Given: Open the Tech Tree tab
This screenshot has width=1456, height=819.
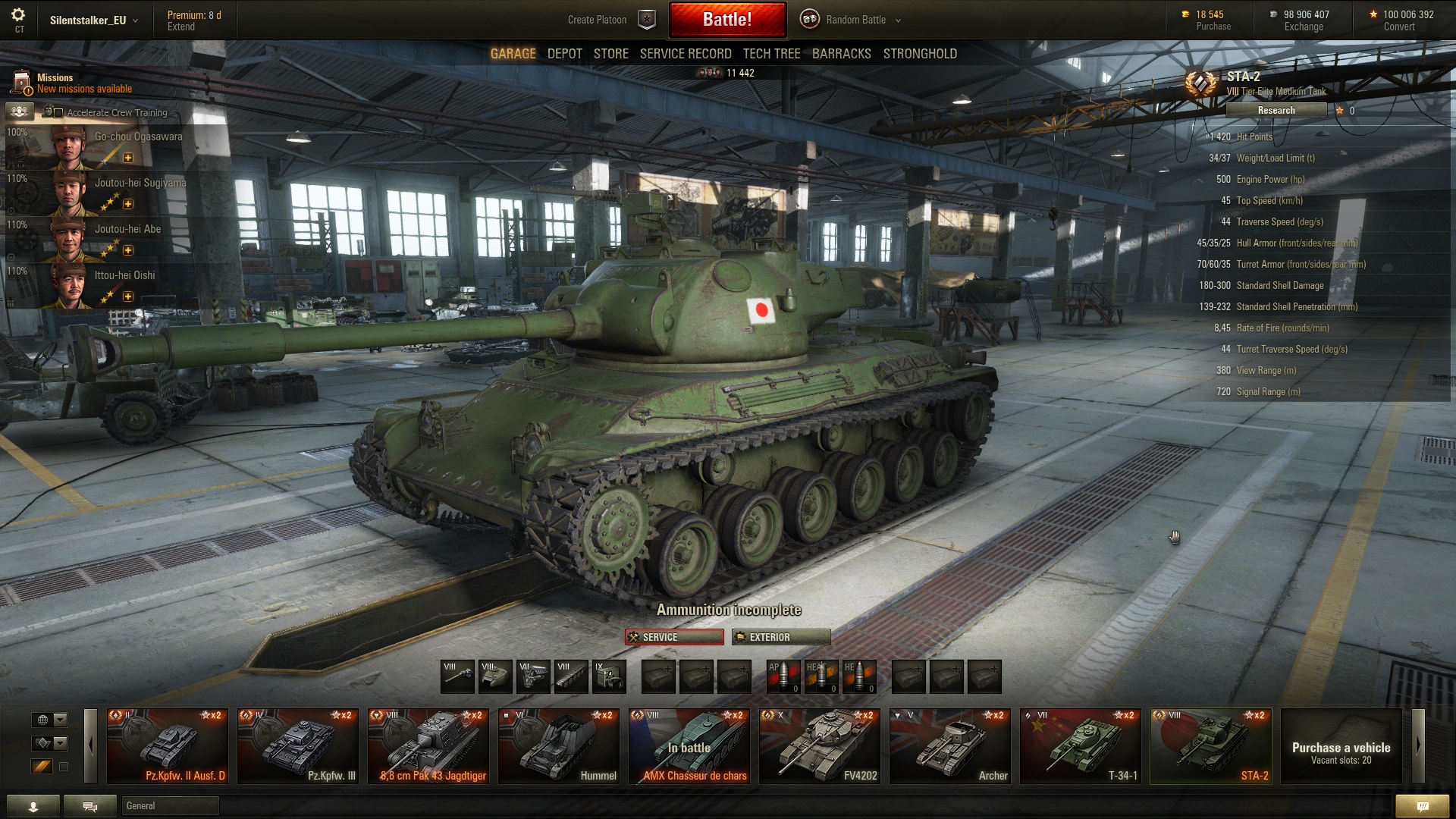Looking at the screenshot, I should 771,54.
